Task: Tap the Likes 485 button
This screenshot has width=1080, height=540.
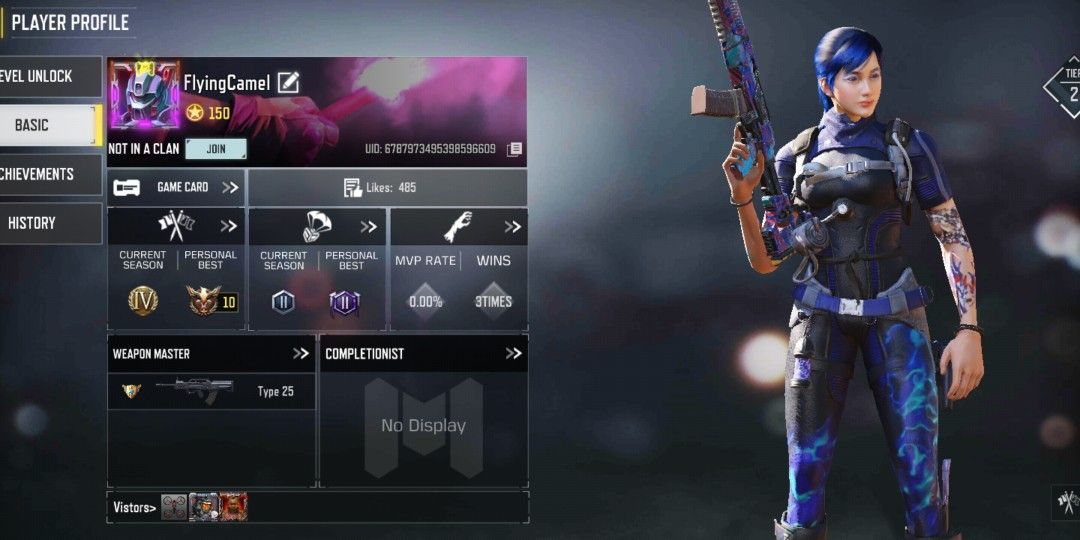Action: click(387, 187)
